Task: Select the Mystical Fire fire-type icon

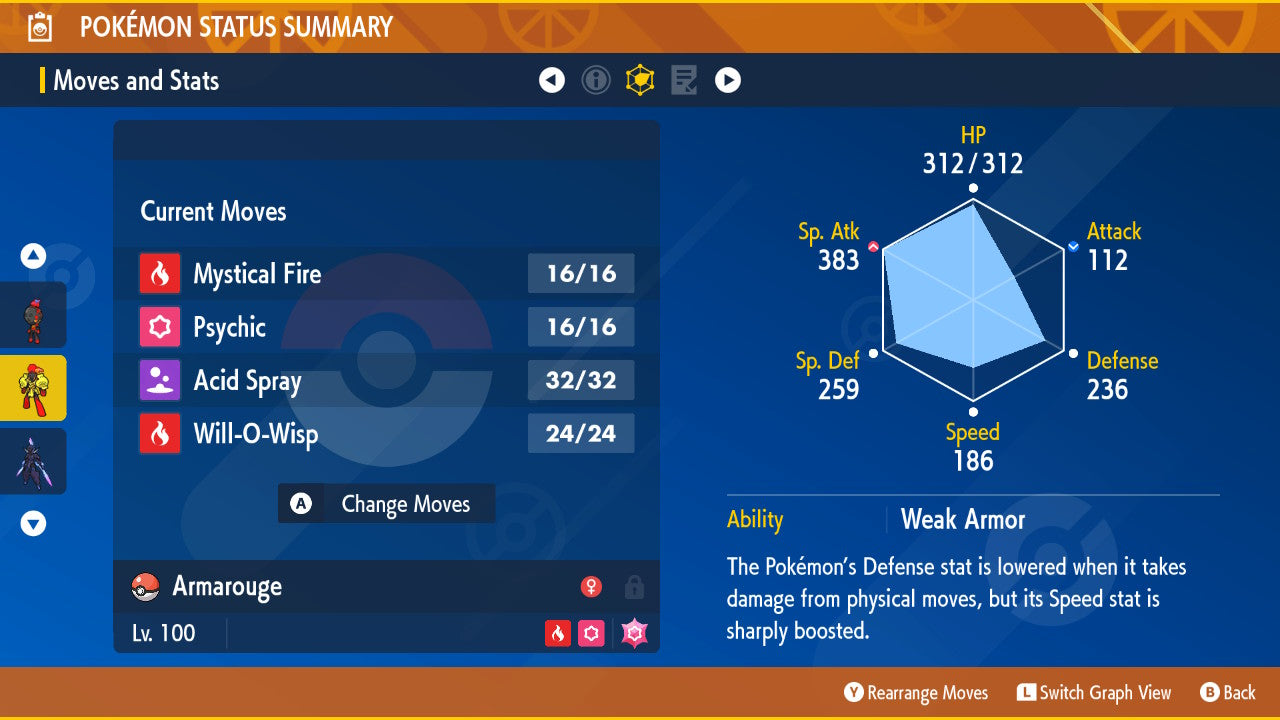Action: (159, 273)
